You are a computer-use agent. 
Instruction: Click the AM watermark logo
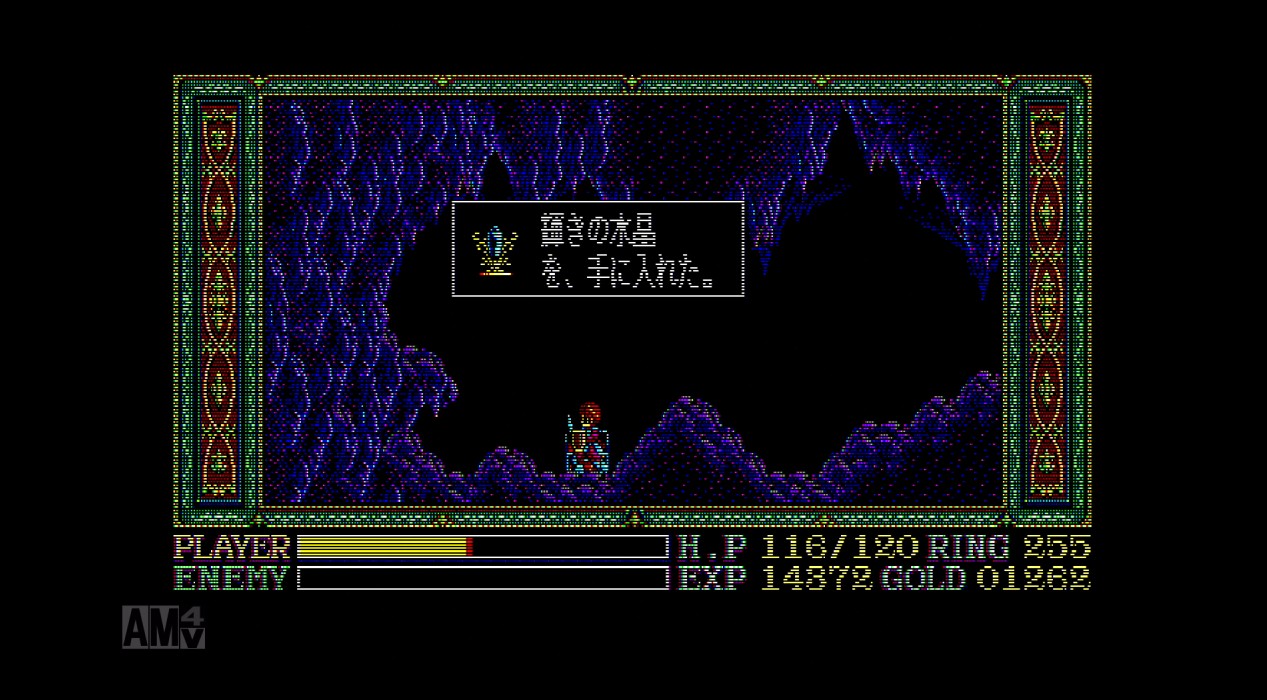point(163,626)
